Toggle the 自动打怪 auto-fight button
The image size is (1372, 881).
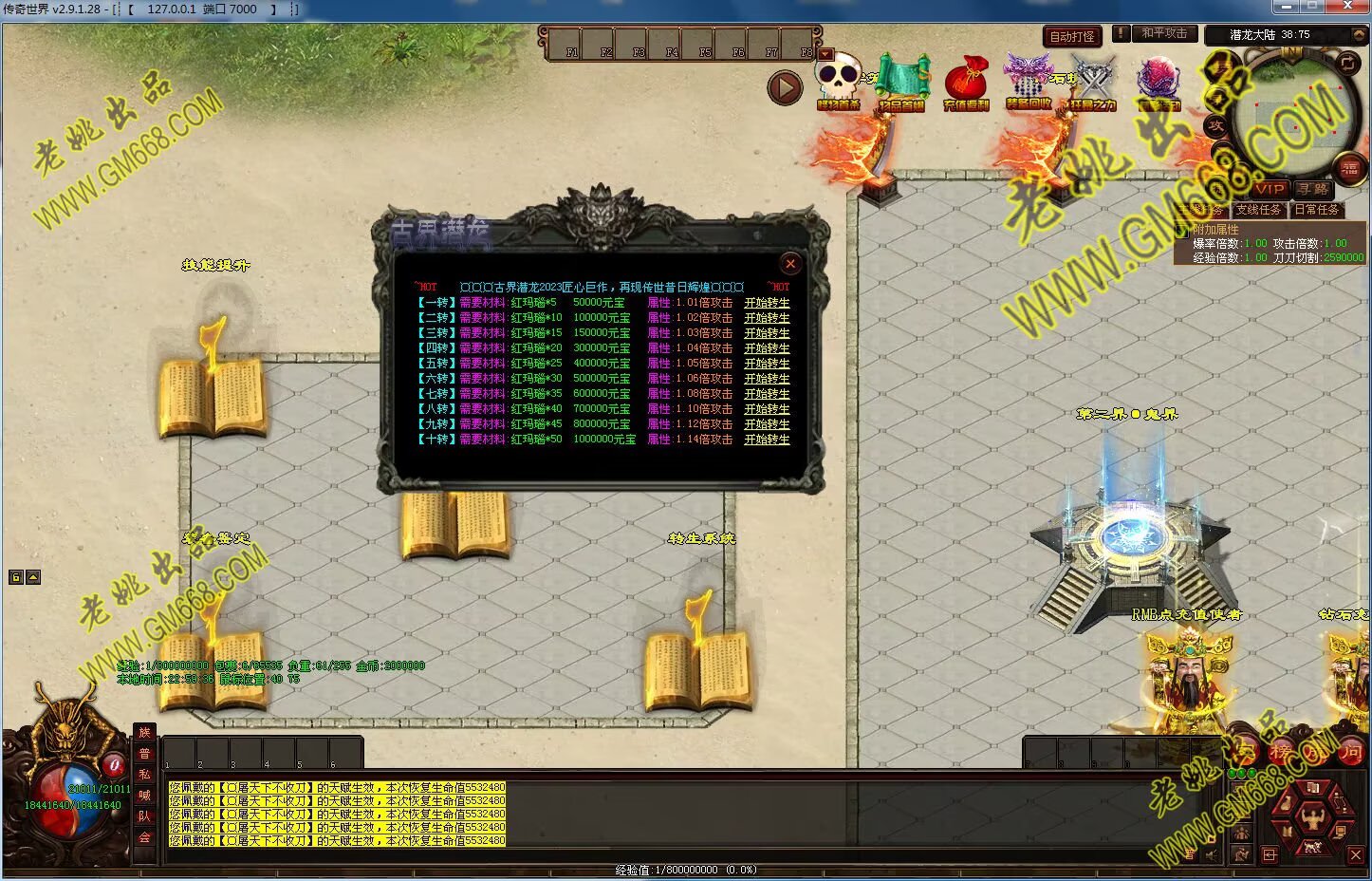click(1072, 36)
